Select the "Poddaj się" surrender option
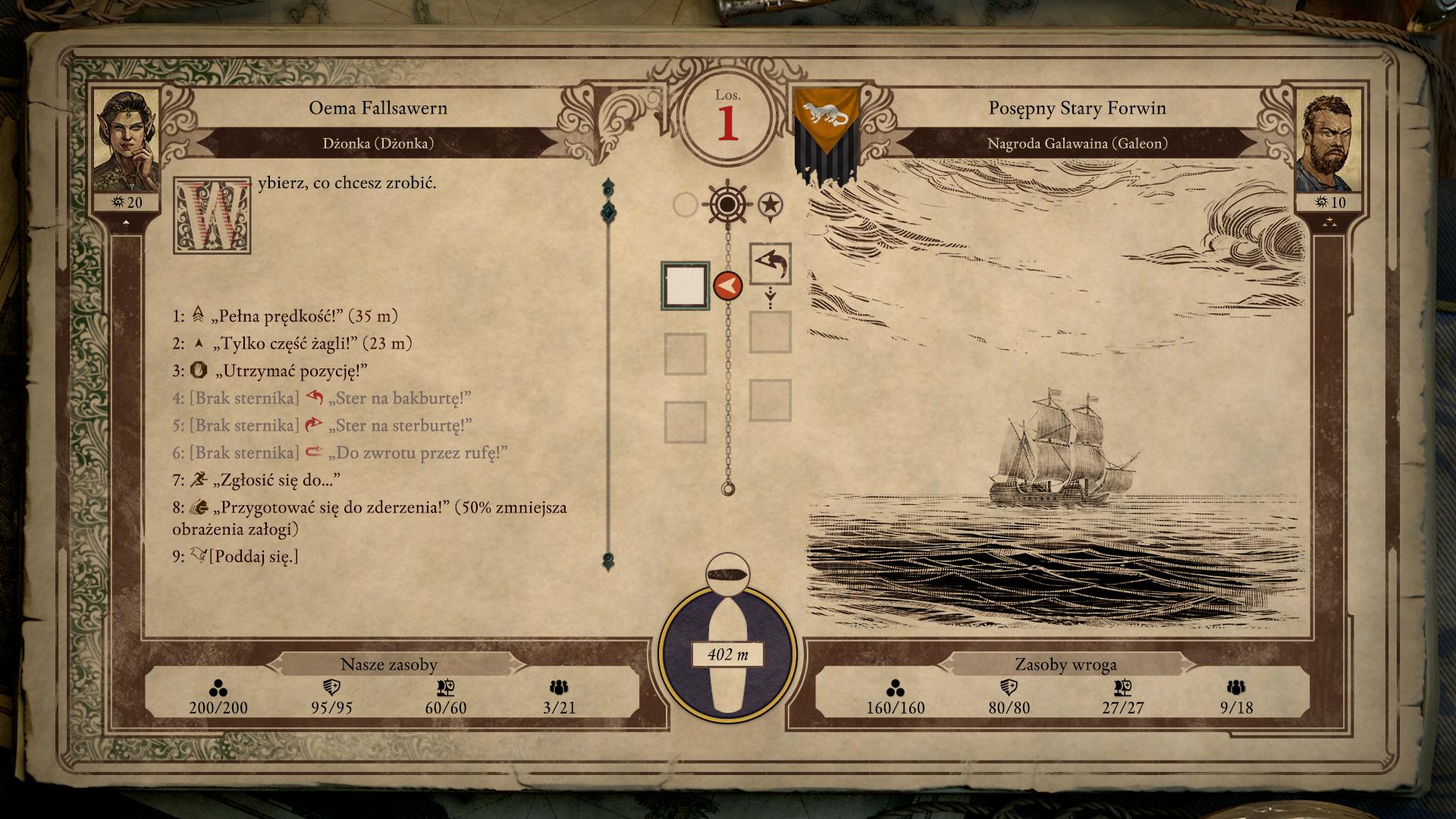This screenshot has width=1456, height=819. (x=253, y=557)
